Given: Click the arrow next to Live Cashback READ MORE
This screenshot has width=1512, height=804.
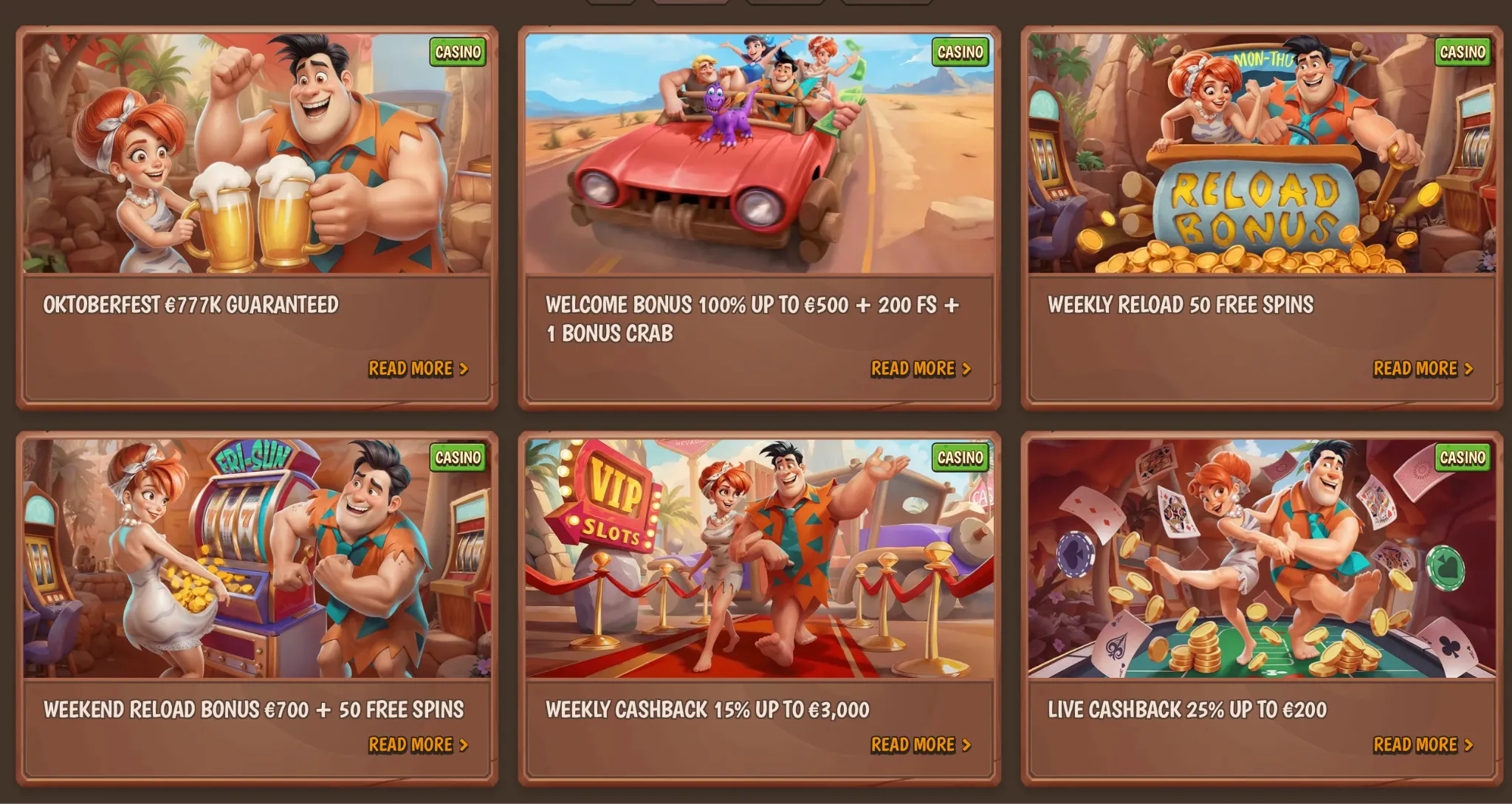Looking at the screenshot, I should [x=1470, y=743].
